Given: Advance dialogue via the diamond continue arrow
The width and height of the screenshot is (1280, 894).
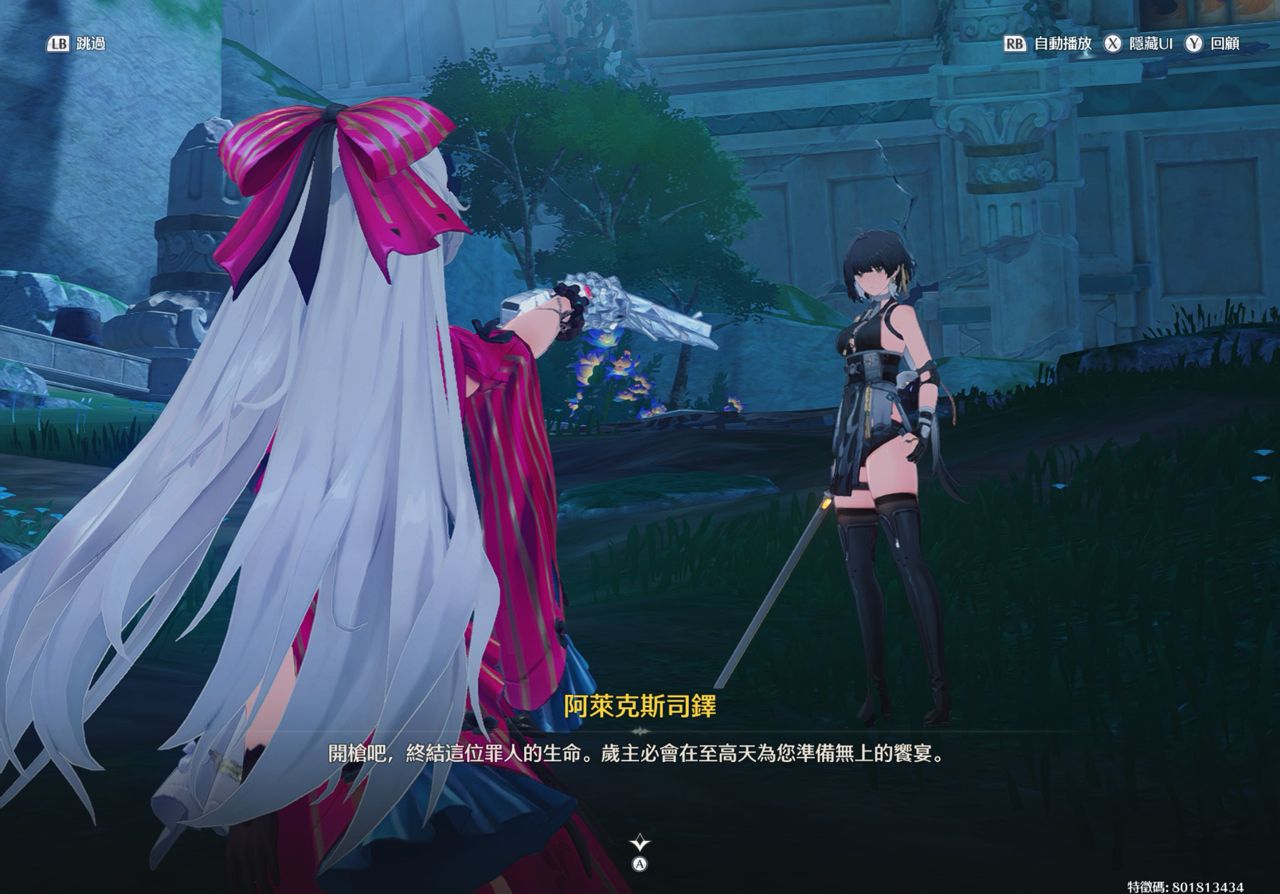Looking at the screenshot, I should [x=640, y=845].
